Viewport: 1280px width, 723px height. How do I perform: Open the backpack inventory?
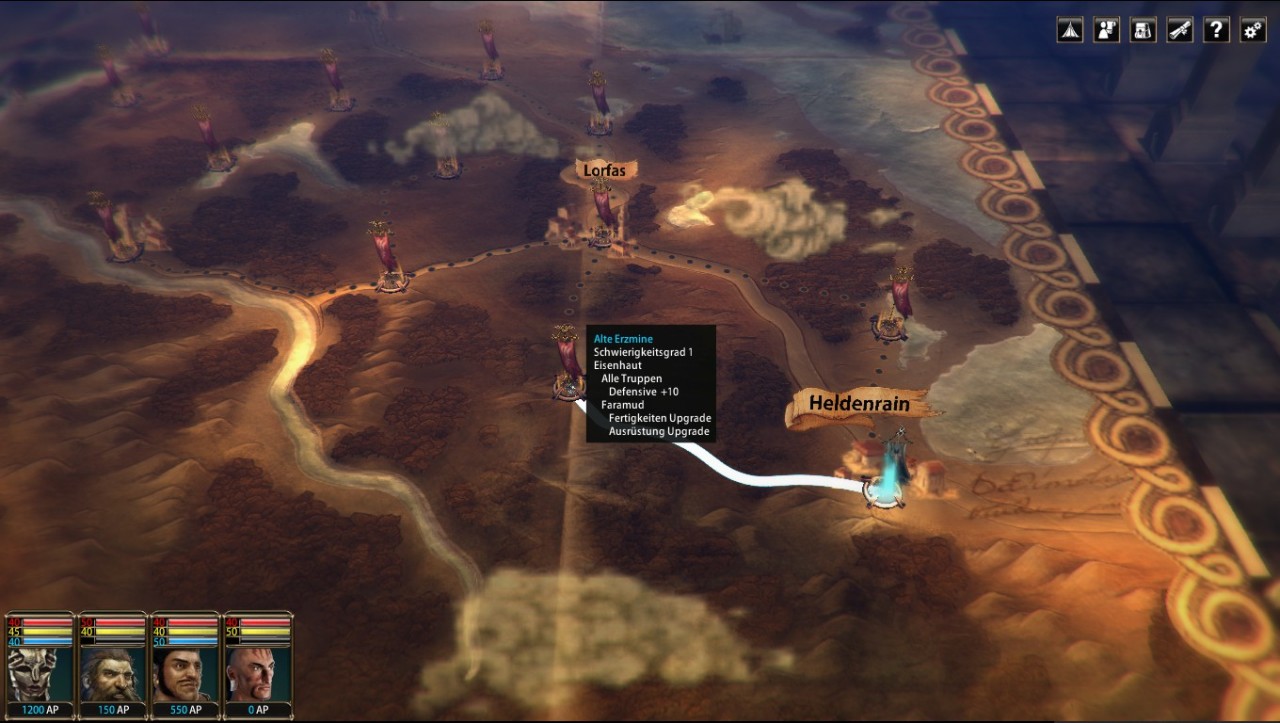pos(1143,30)
